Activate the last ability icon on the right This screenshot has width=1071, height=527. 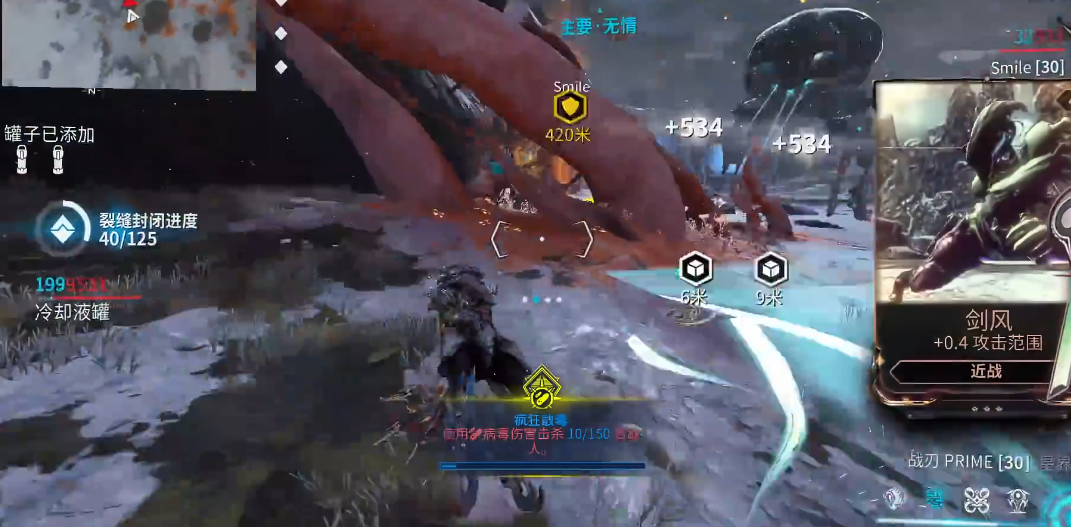point(1018,499)
